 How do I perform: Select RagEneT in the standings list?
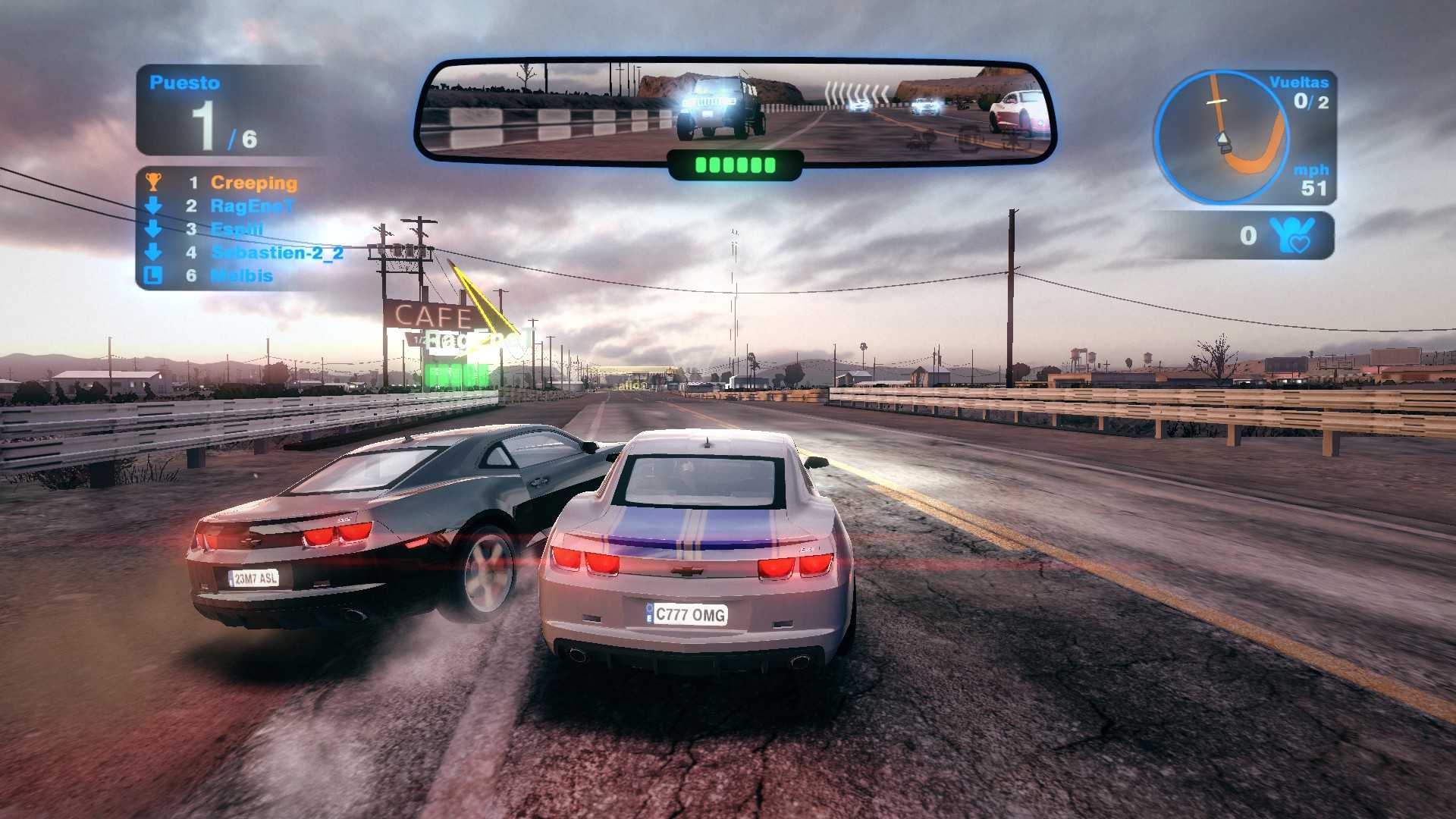pos(251,206)
